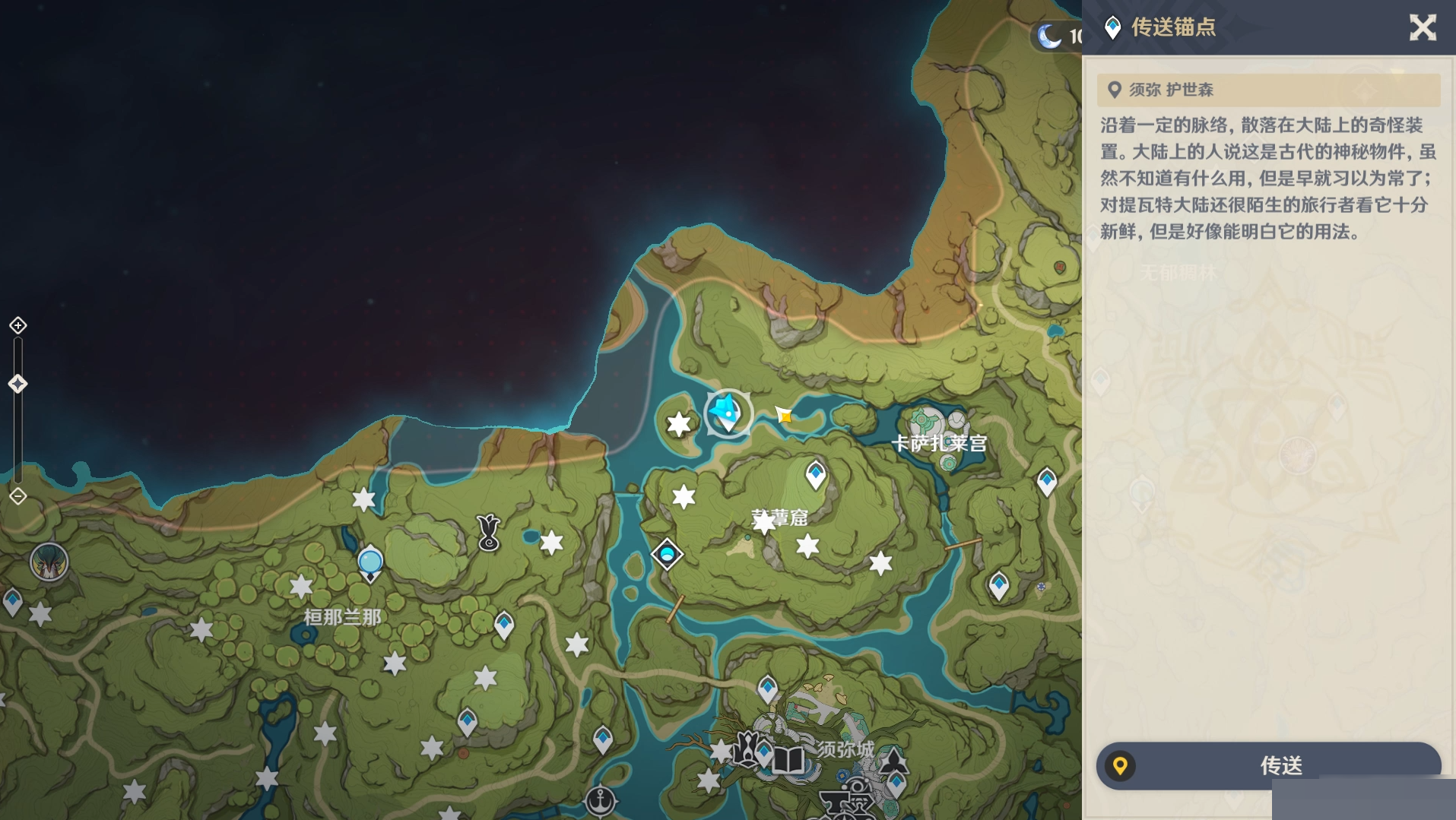
Task: Open the boss portrait marker on map
Action: point(49,562)
